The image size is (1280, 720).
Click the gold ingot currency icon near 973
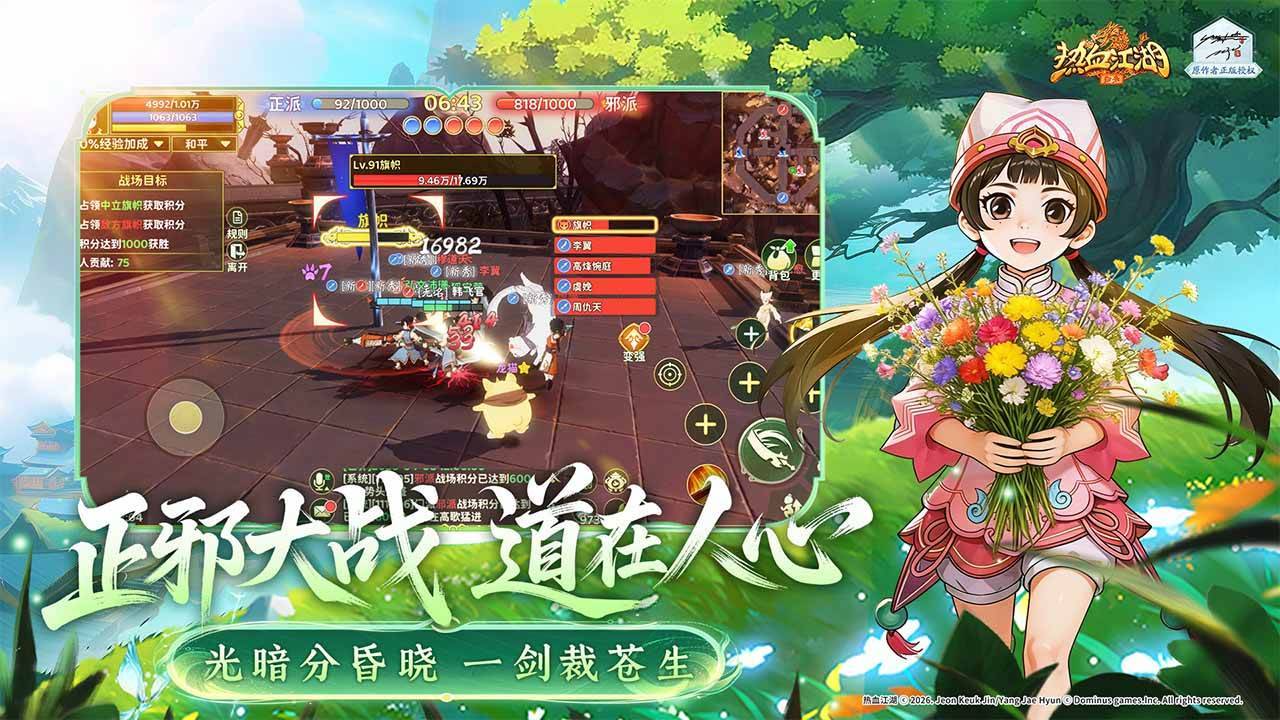(615, 482)
